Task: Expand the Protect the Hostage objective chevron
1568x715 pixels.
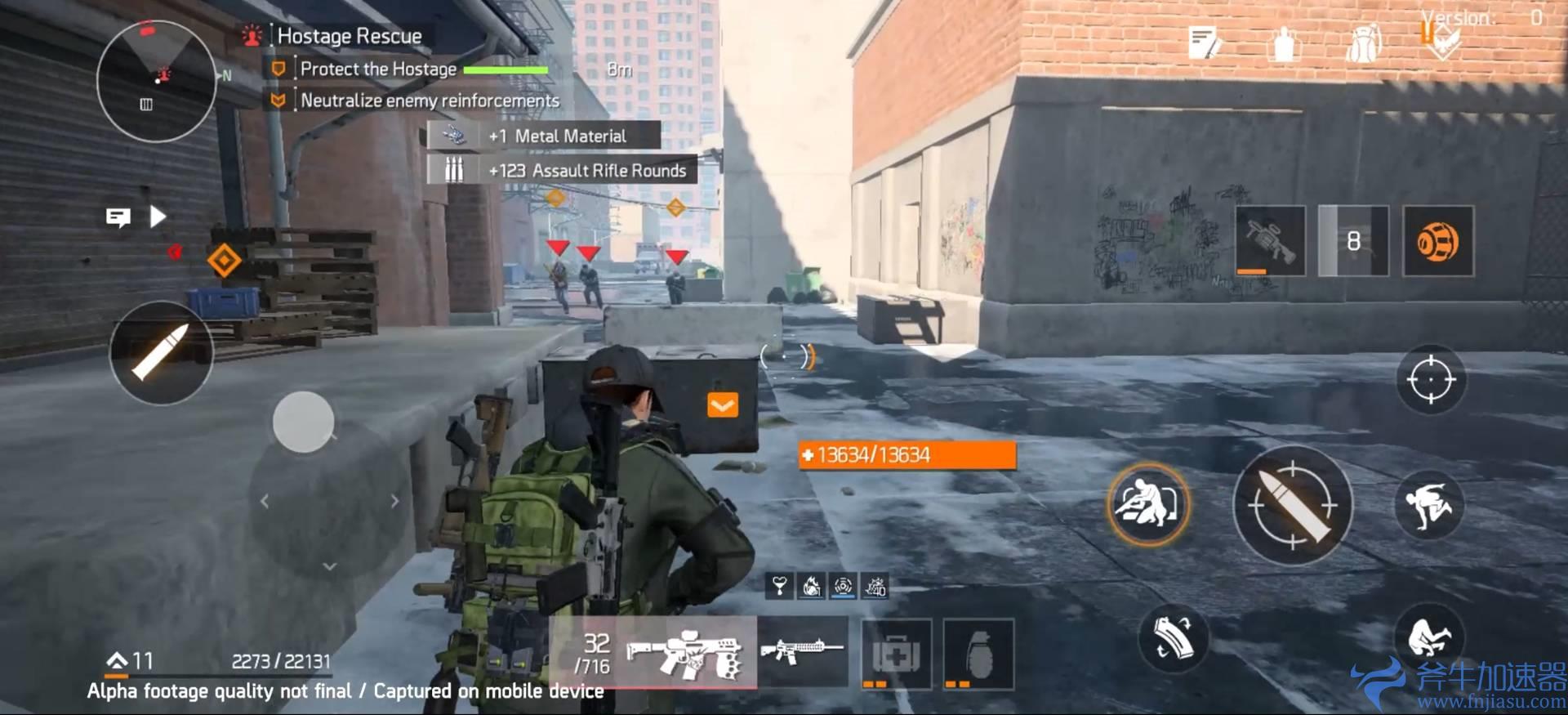Action: tap(278, 69)
